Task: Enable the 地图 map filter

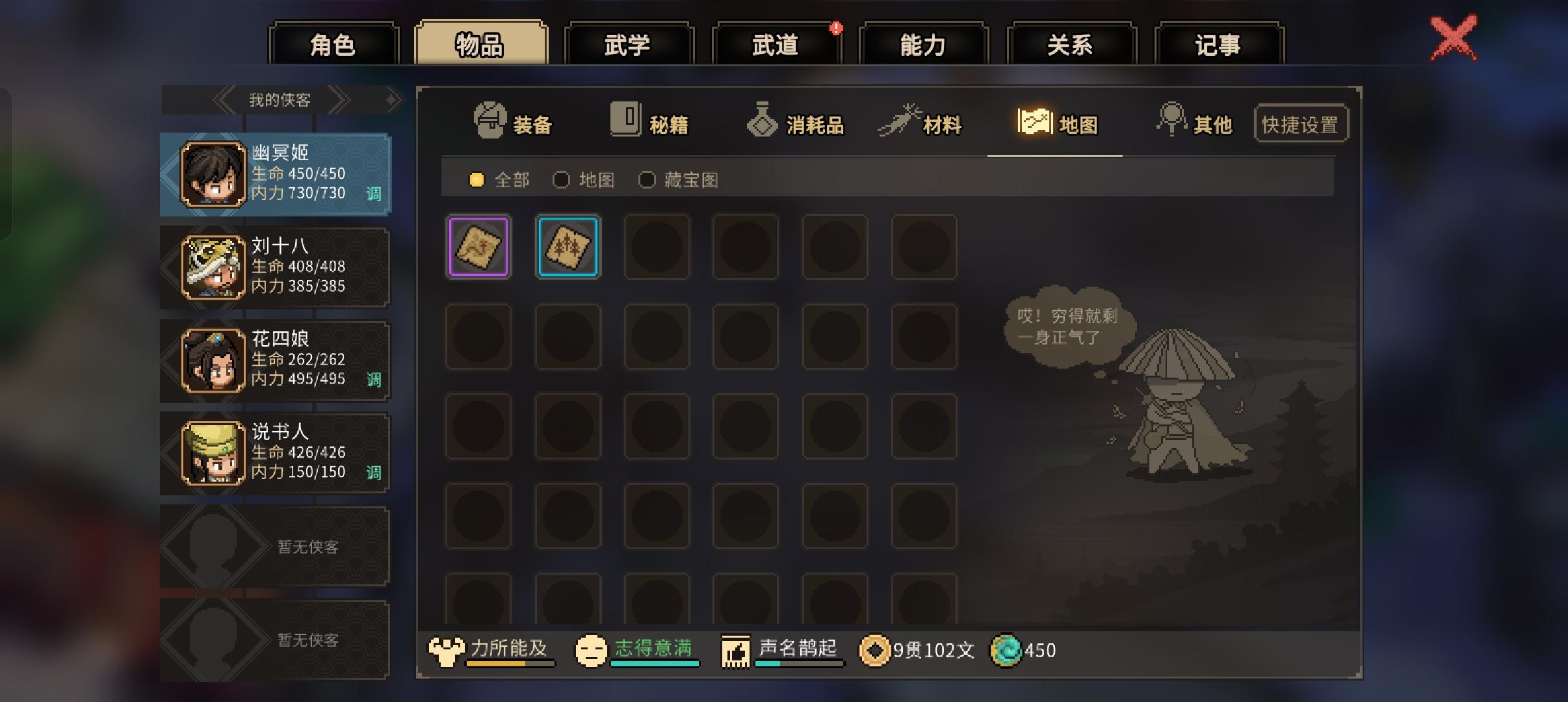Action: coord(562,179)
